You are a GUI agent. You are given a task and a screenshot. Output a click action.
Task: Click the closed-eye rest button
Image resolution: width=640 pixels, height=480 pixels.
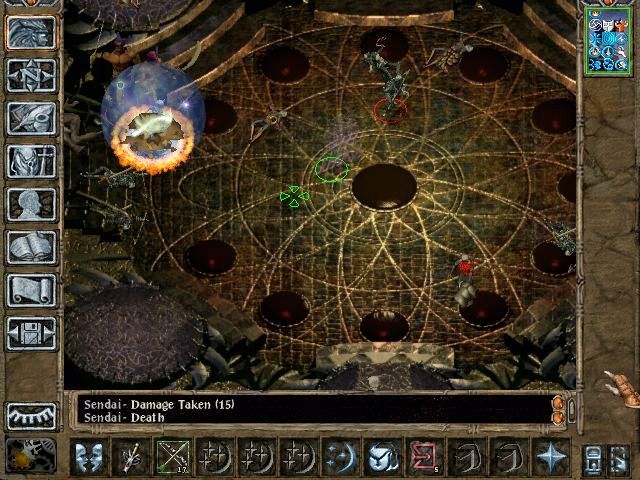tap(31, 414)
